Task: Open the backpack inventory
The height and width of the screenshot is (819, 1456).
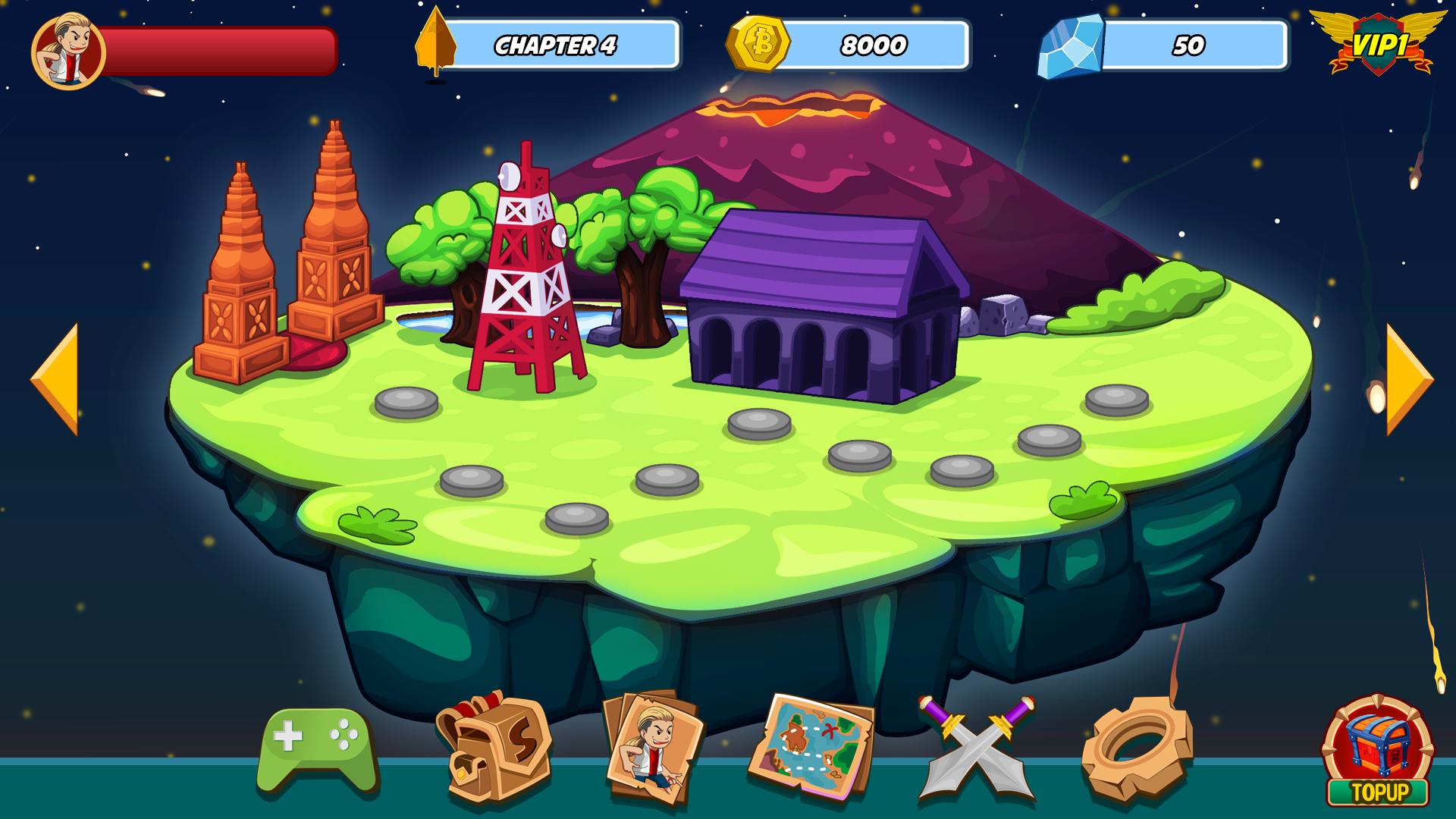Action: pos(493,745)
